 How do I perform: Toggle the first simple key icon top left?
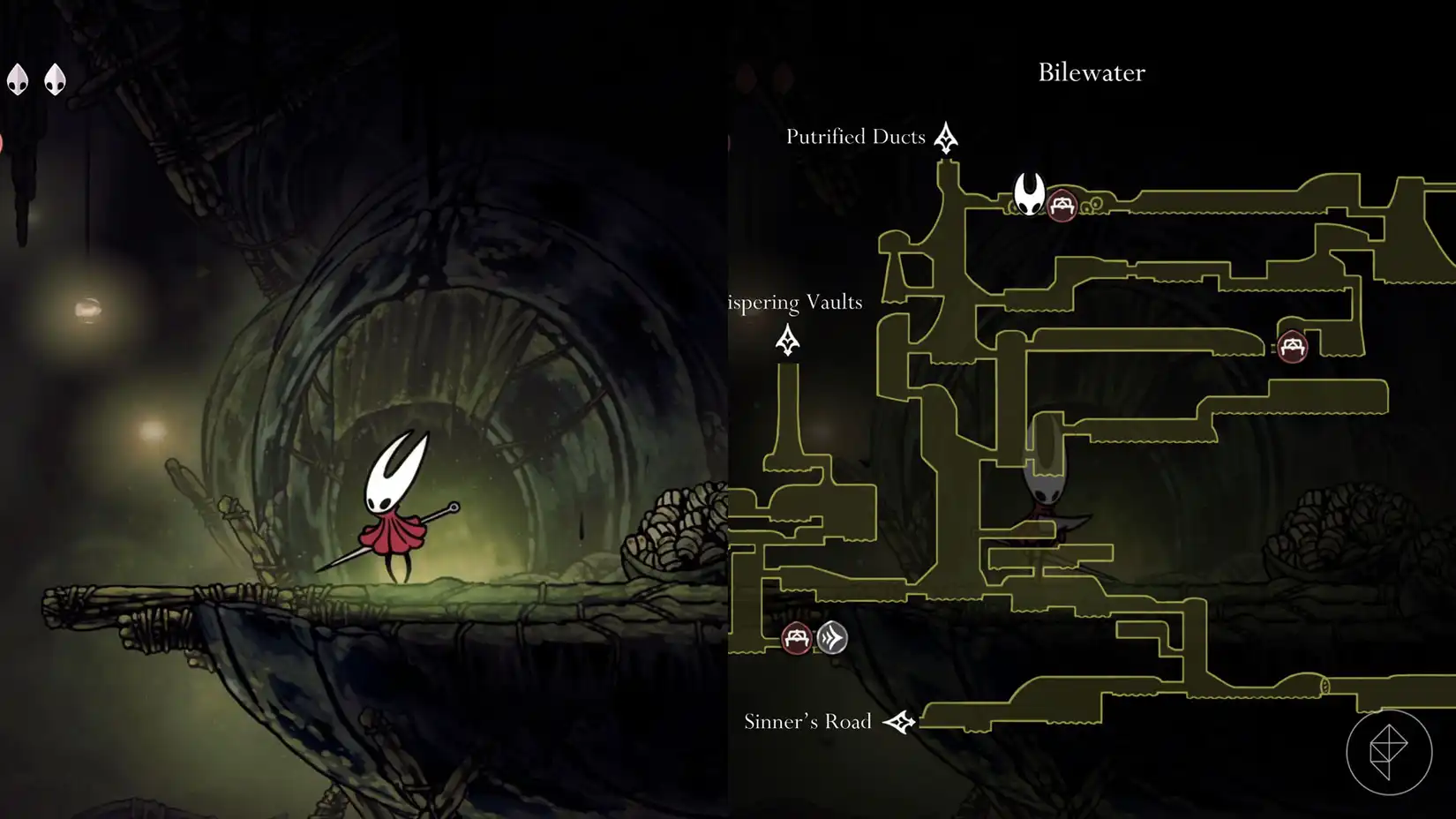19,79
